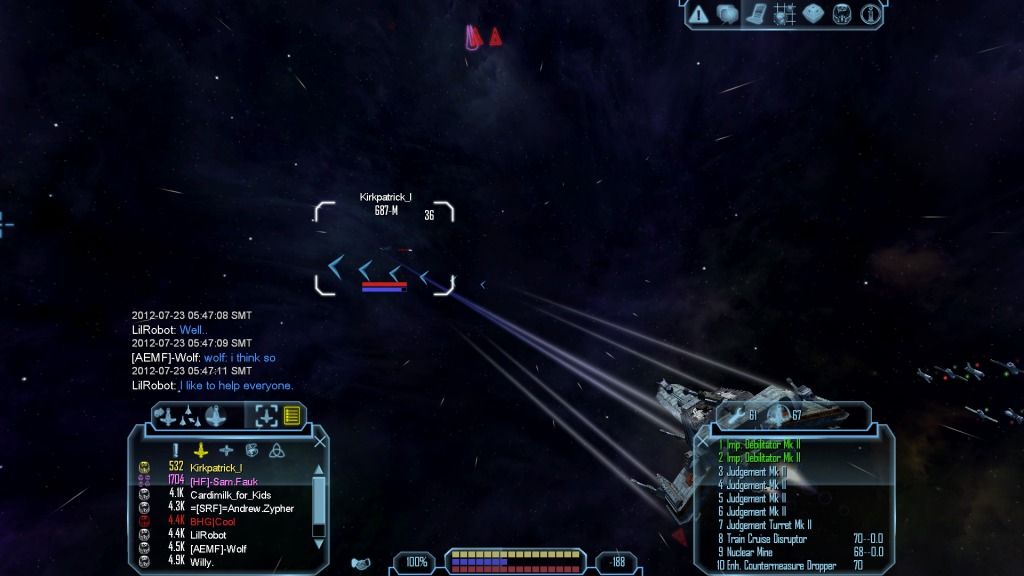Switch contact list to ships filter
Image resolution: width=1024 pixels, height=576 pixels.
click(x=202, y=450)
